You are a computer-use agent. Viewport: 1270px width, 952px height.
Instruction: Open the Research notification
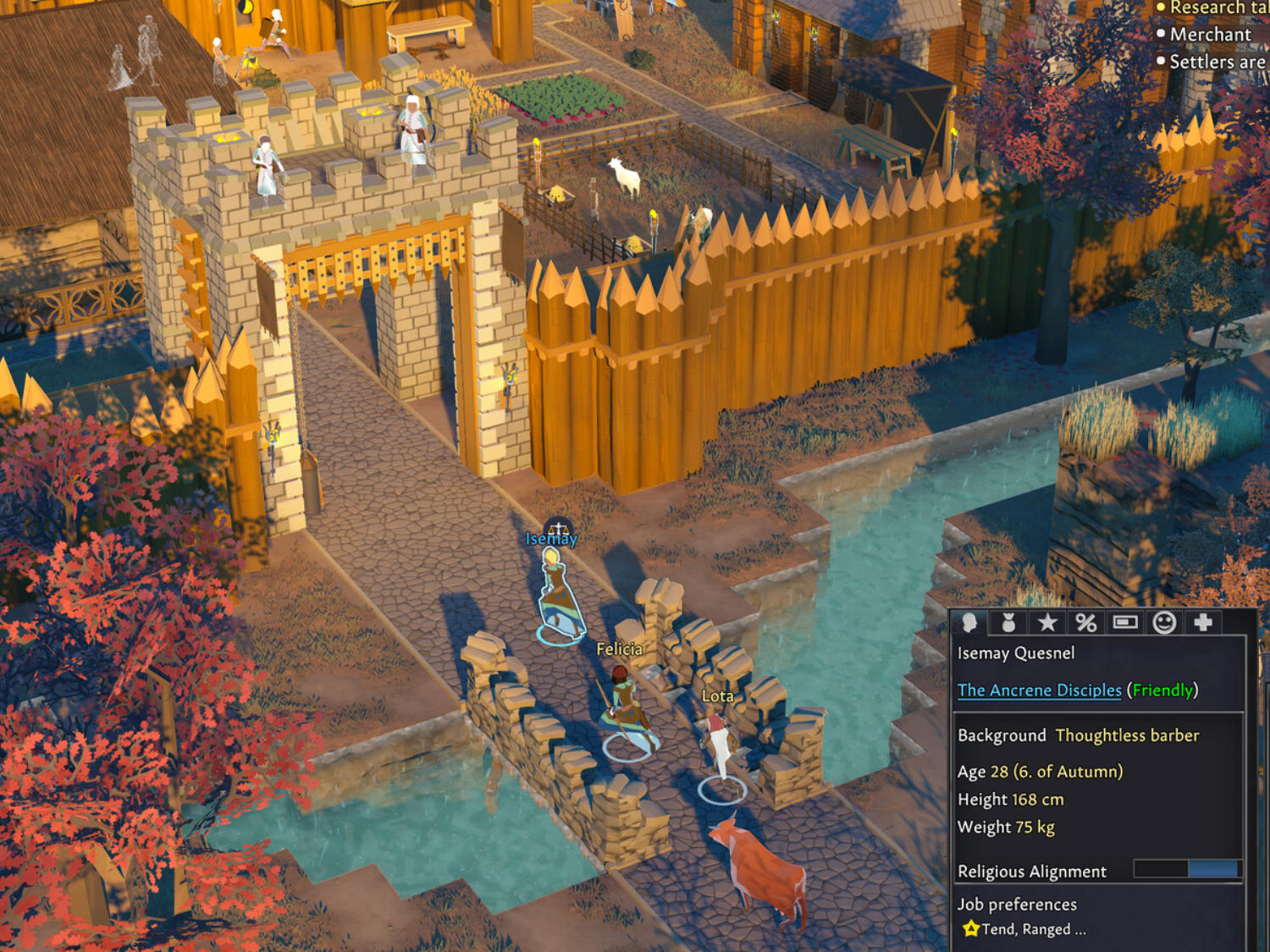coord(1216,8)
